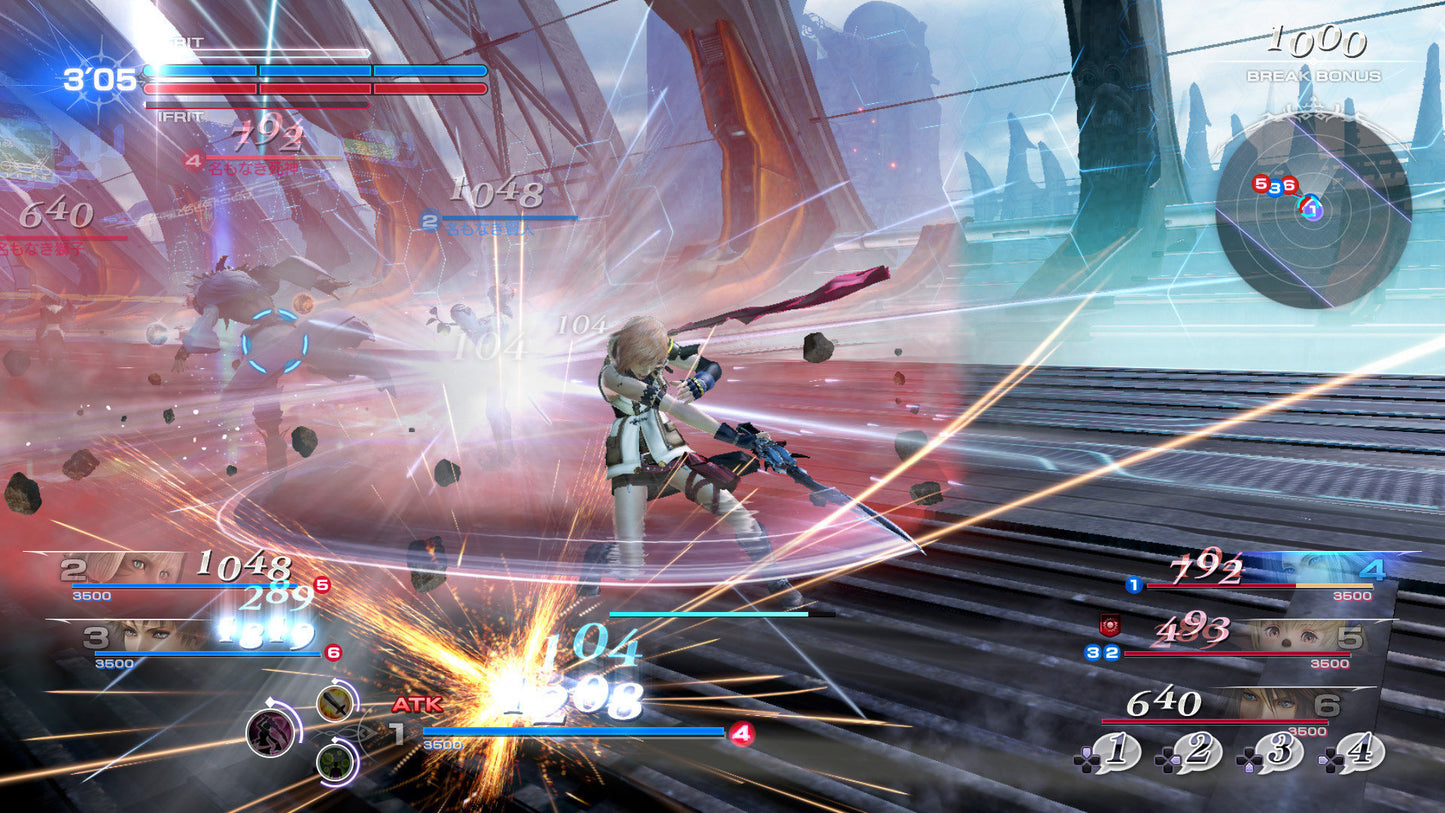Click player 1's blue marker on the radar

point(1312,208)
